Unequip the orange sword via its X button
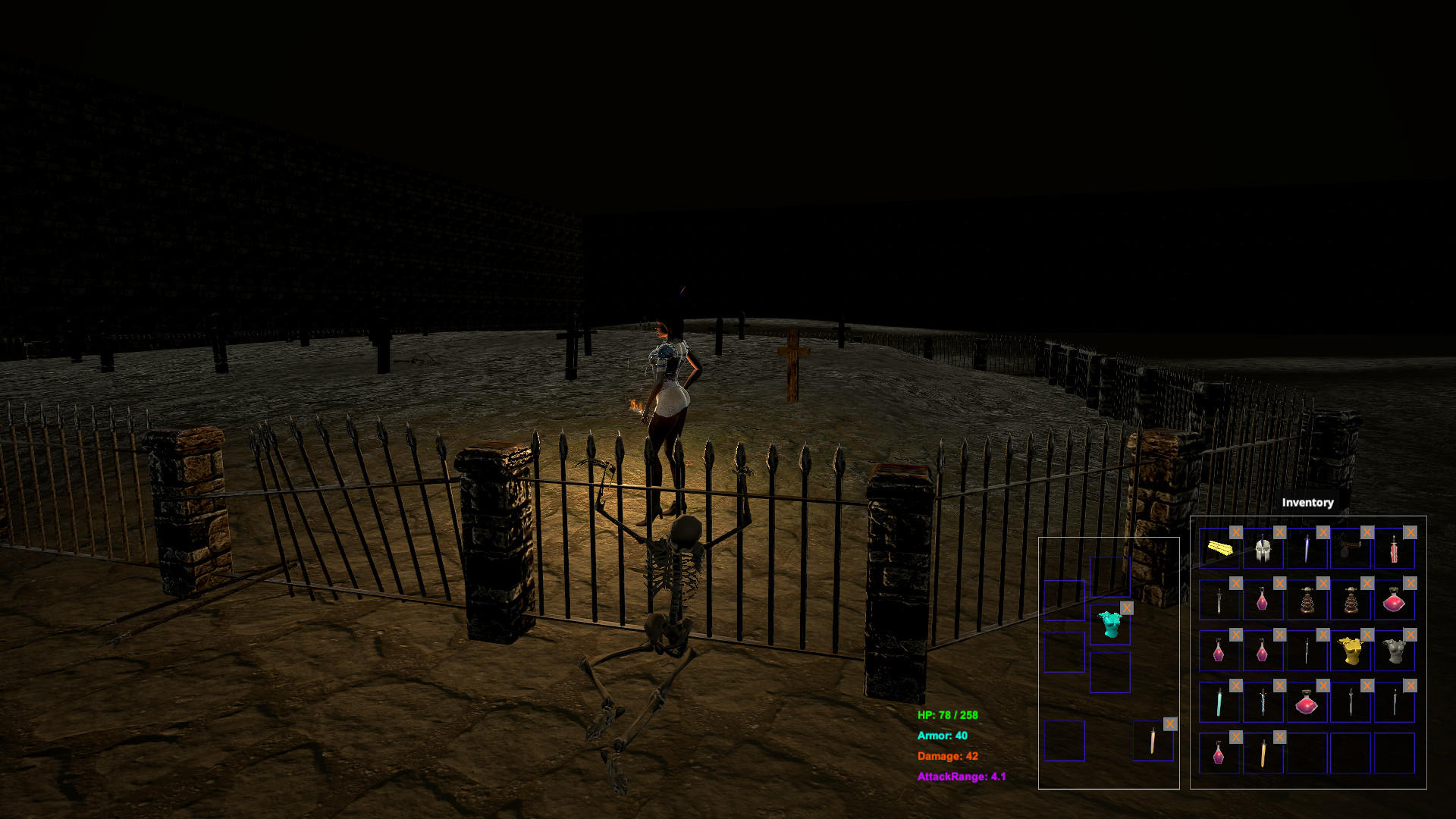This screenshot has width=1456, height=819. (x=1170, y=724)
